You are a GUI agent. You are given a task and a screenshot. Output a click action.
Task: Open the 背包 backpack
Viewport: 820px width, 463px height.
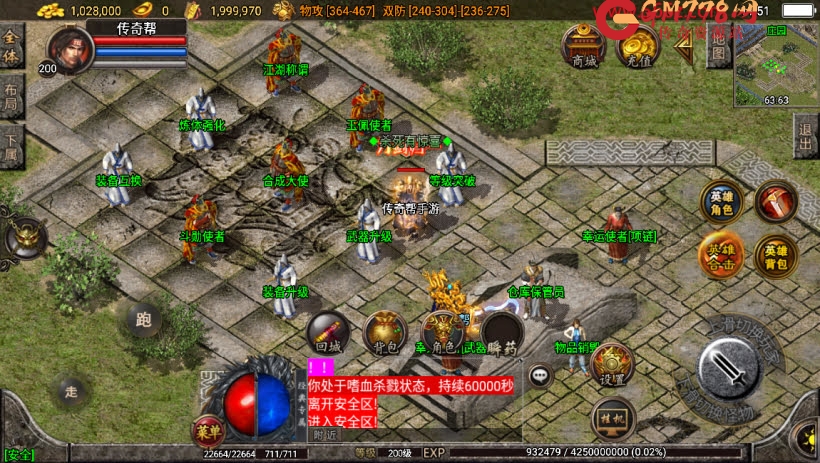click(384, 333)
